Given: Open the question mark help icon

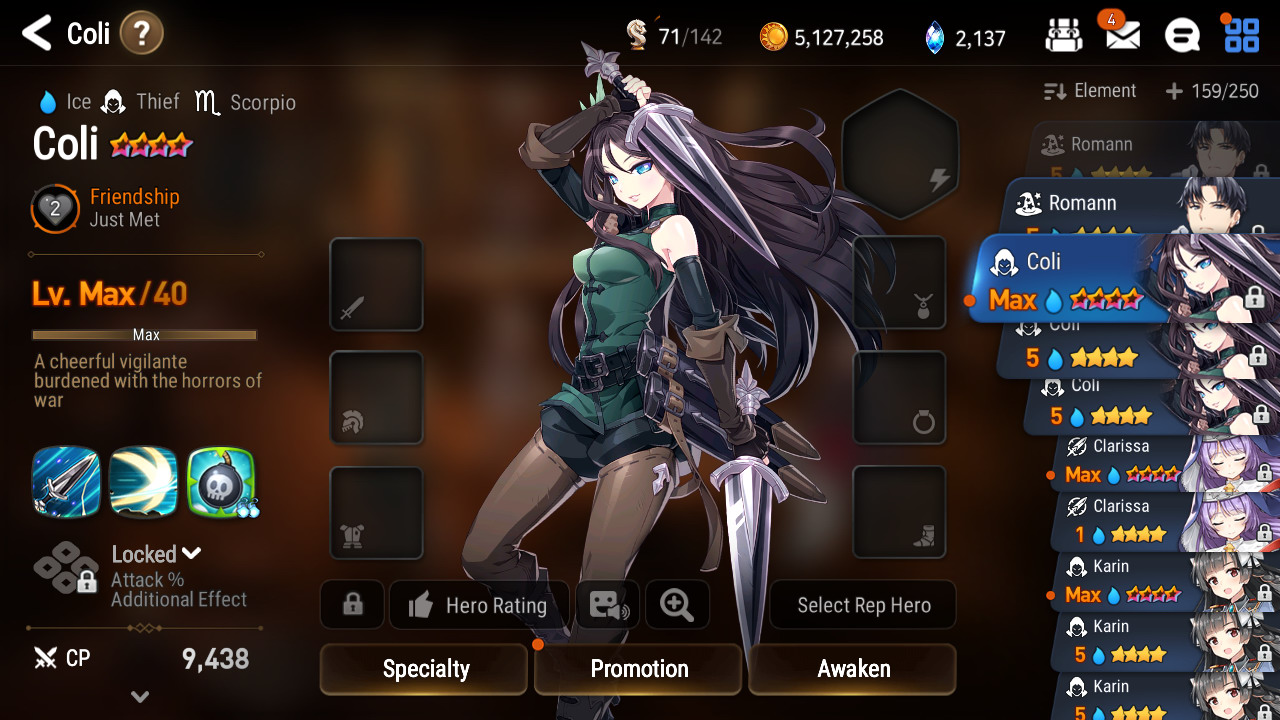Looking at the screenshot, I should pyautogui.click(x=141, y=34).
